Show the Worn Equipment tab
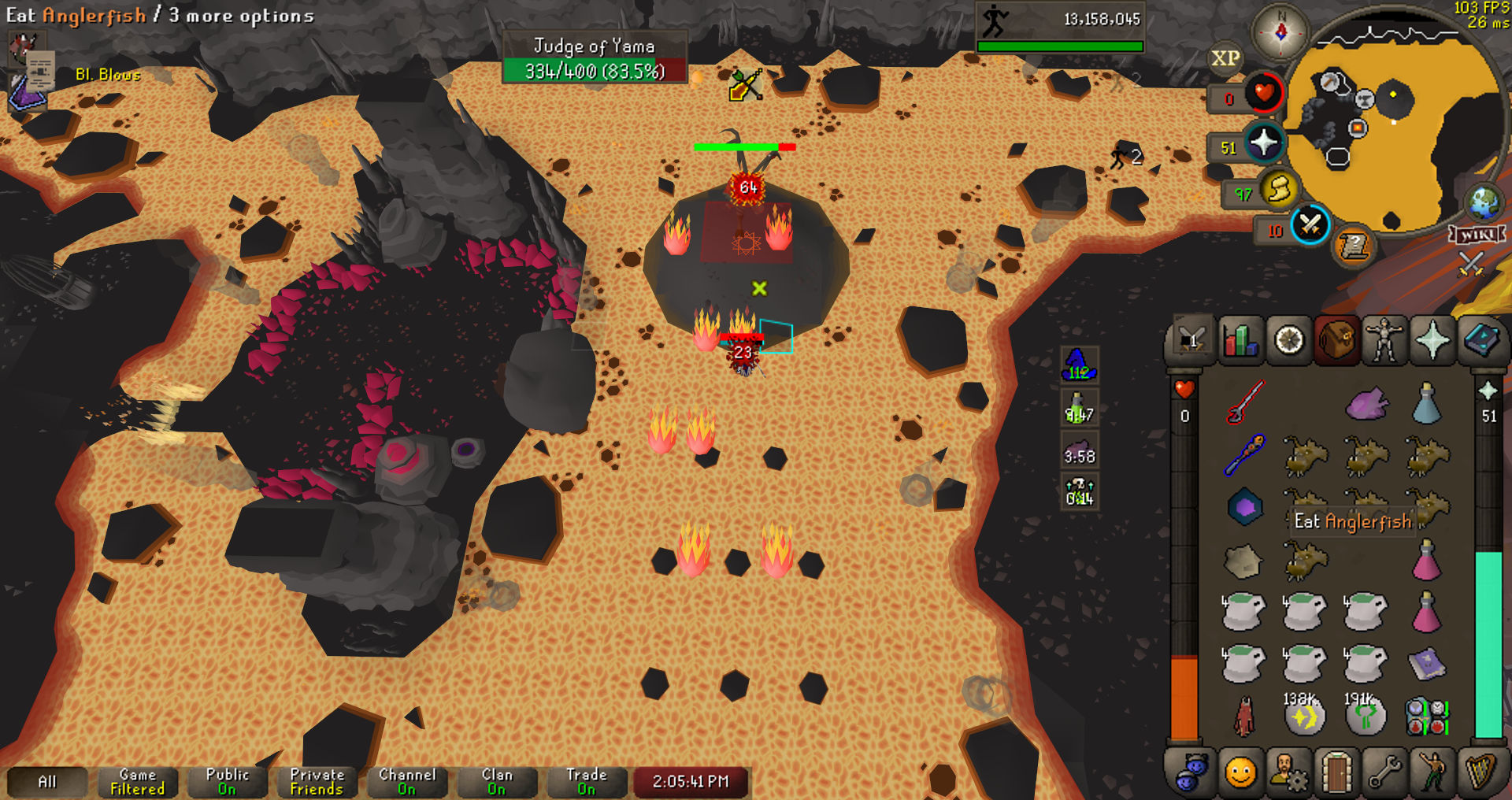The width and height of the screenshot is (1512, 800). coord(1384,341)
